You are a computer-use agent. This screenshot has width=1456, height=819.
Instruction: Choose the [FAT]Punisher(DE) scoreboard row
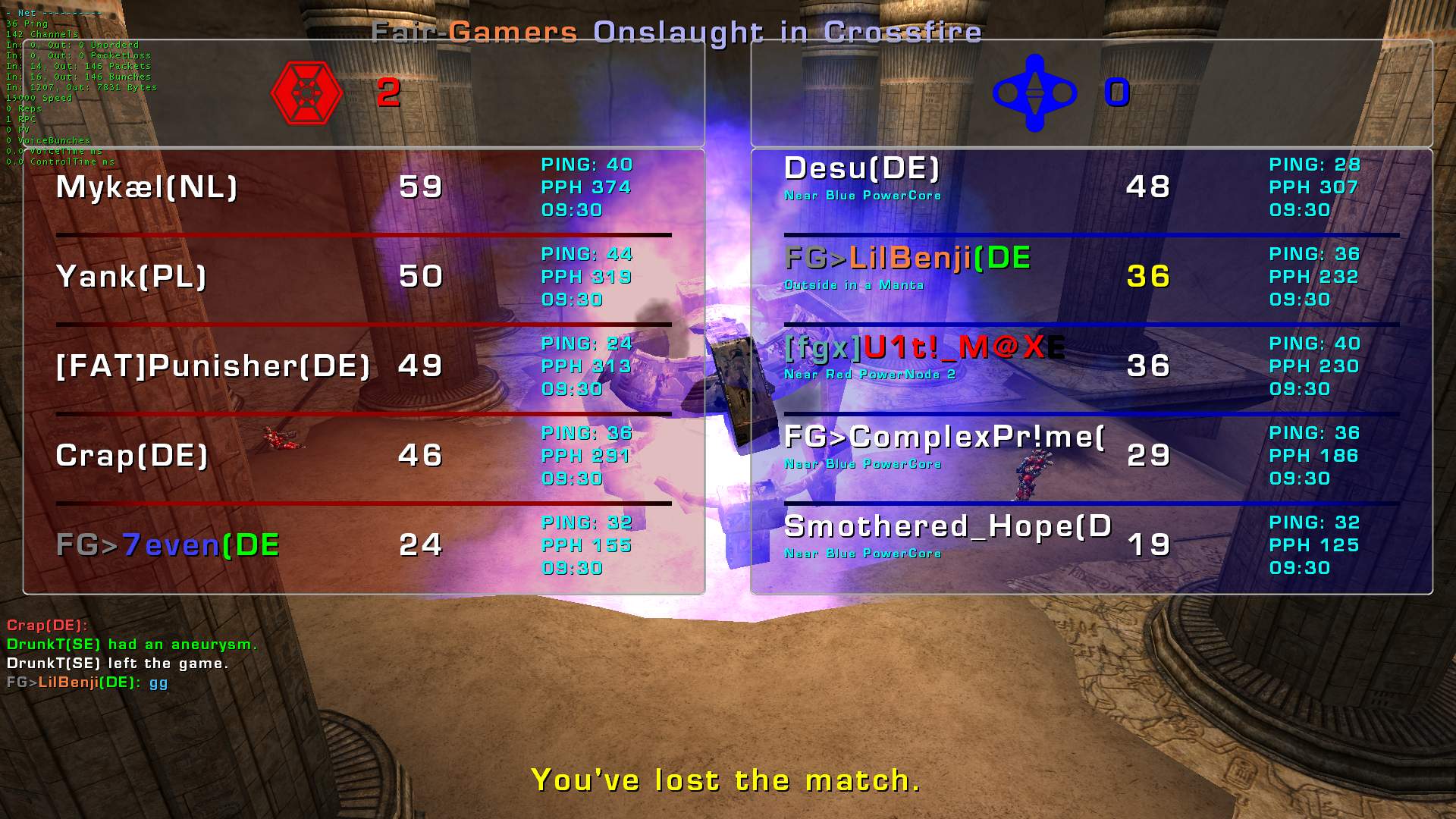coord(213,366)
